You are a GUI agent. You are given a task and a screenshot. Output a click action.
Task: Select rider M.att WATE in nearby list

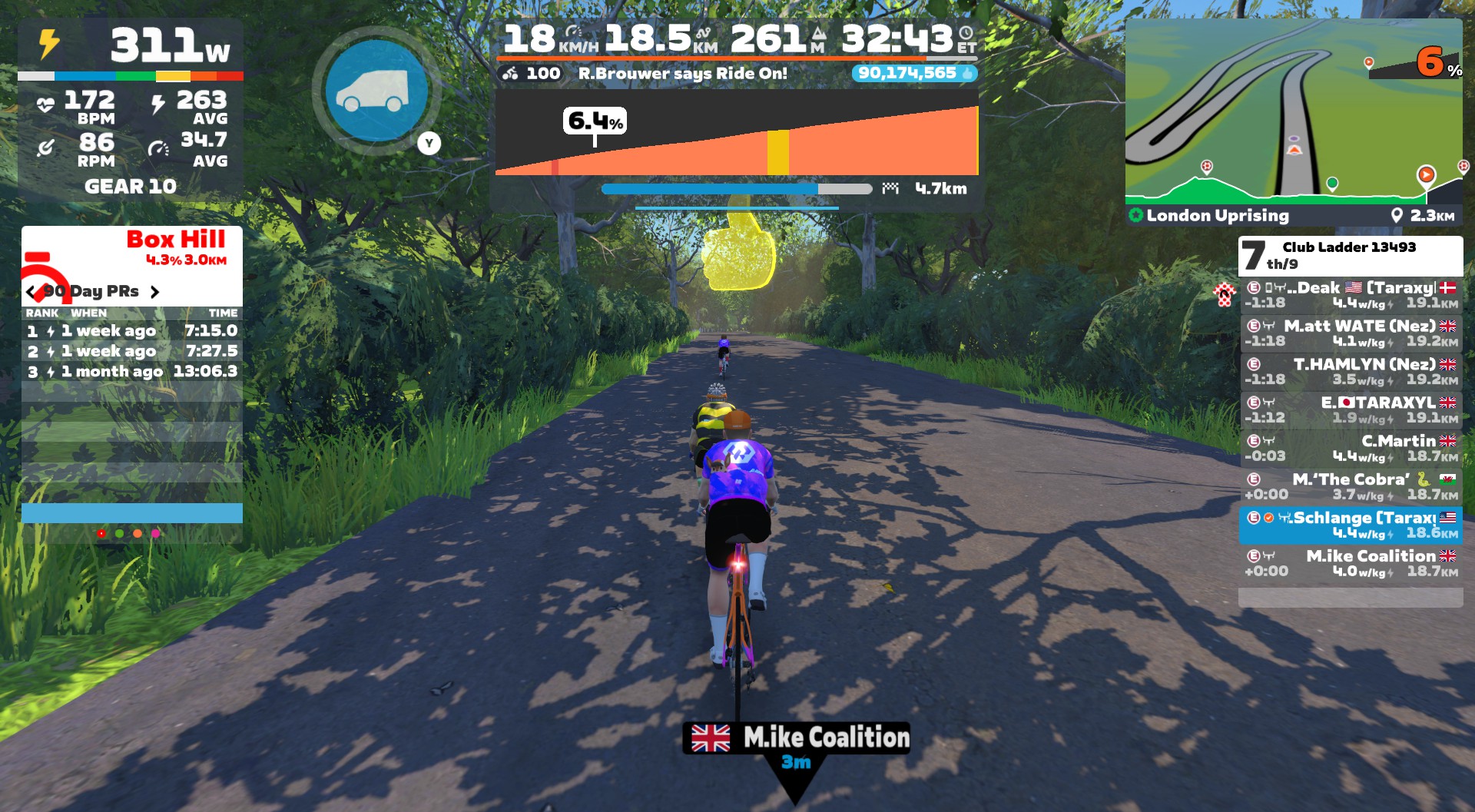point(1351,333)
